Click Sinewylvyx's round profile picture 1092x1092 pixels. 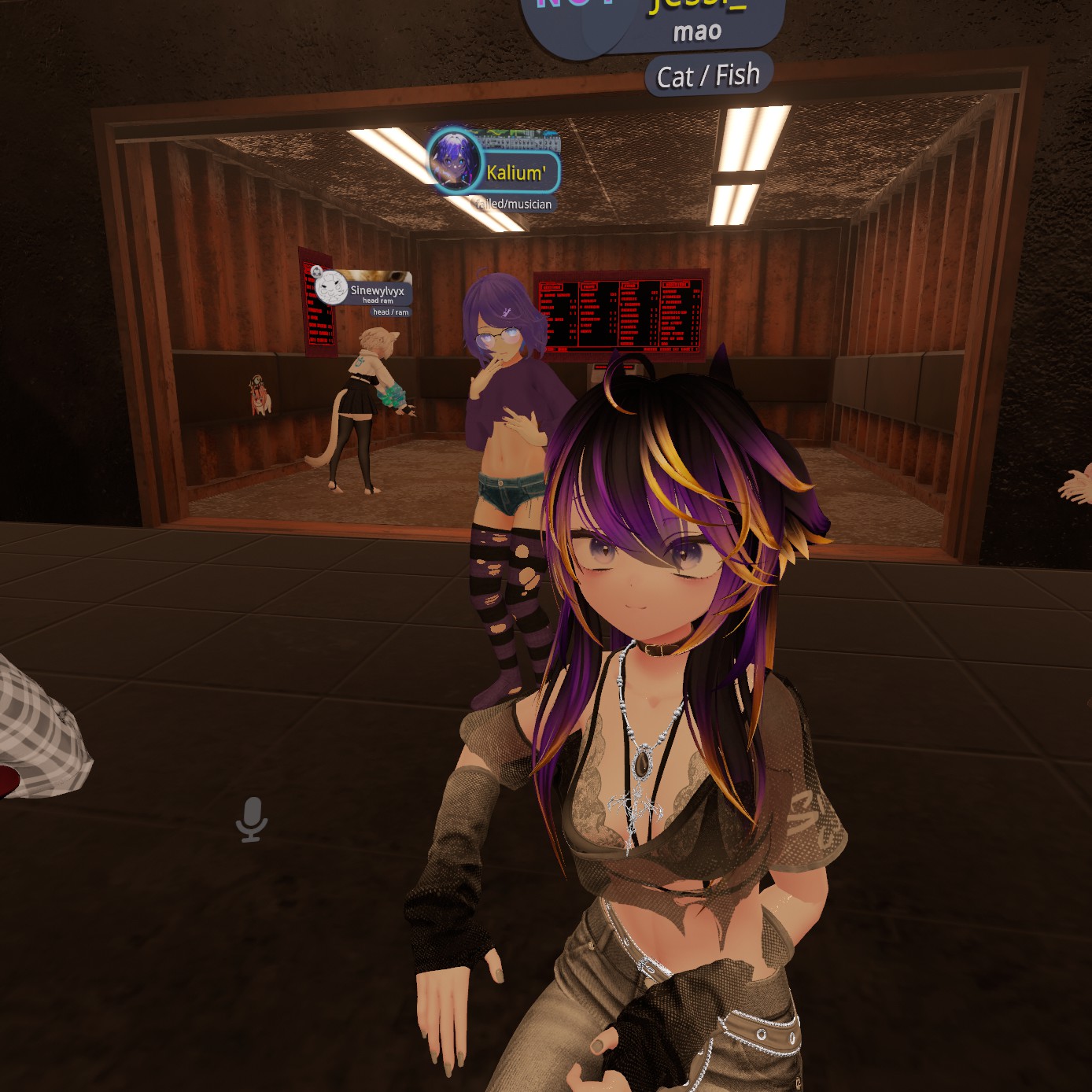coord(331,288)
